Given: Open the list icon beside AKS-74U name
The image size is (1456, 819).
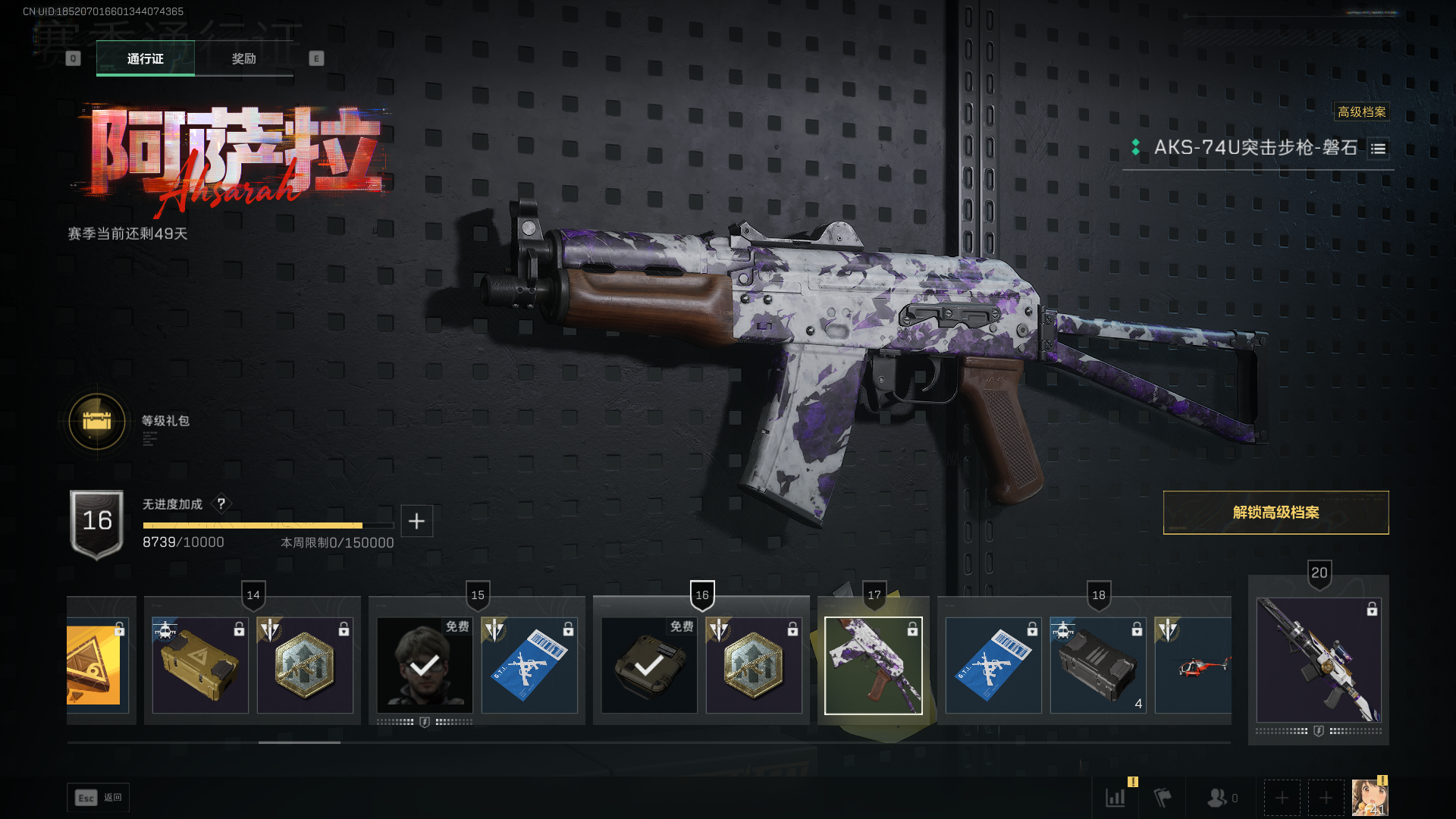Looking at the screenshot, I should point(1378,149).
